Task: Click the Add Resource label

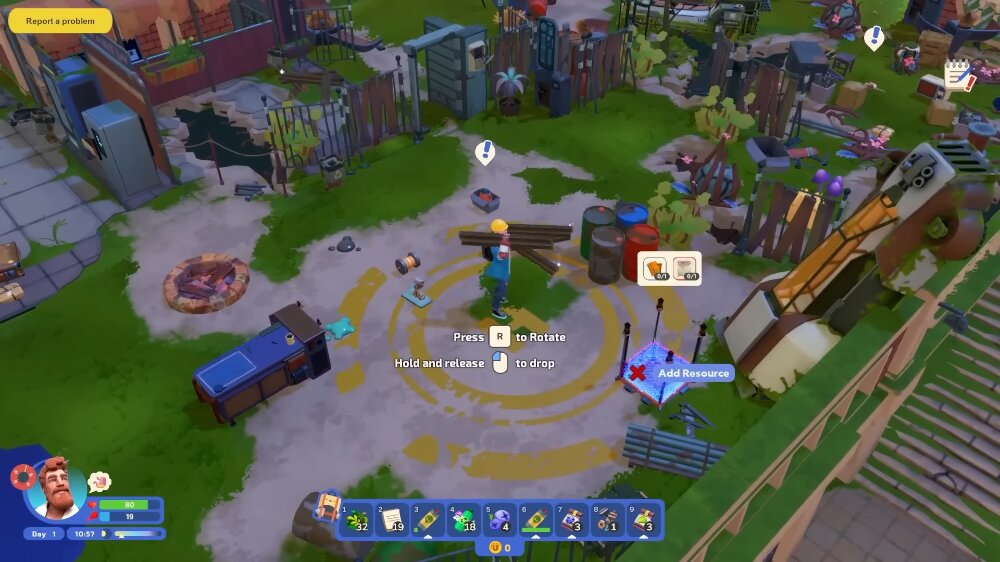Action: (x=693, y=373)
